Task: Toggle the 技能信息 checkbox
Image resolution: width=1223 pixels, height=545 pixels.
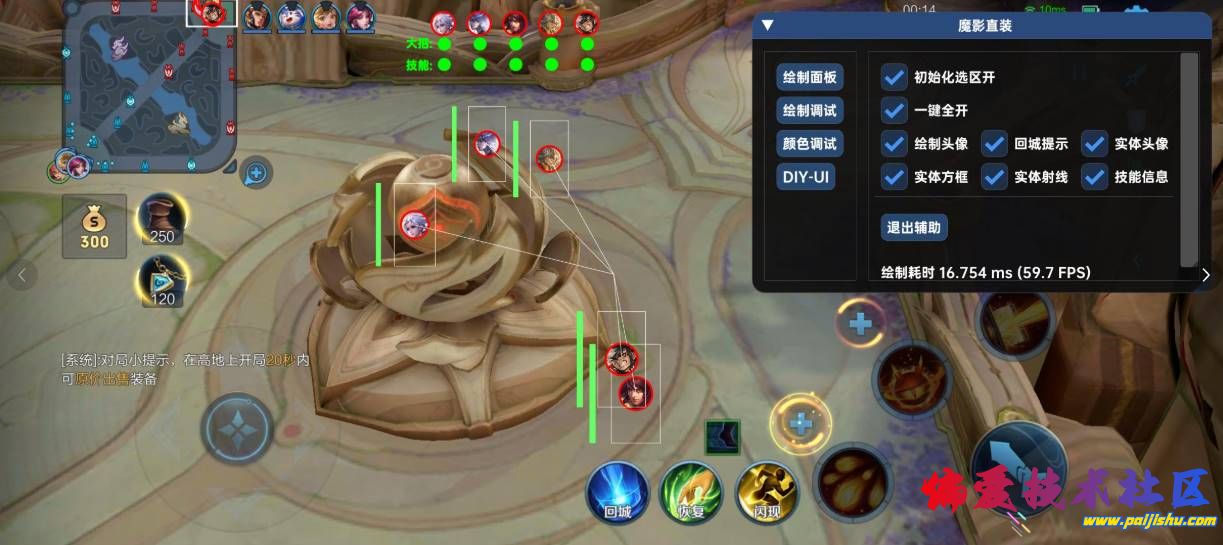Action: pos(1095,177)
